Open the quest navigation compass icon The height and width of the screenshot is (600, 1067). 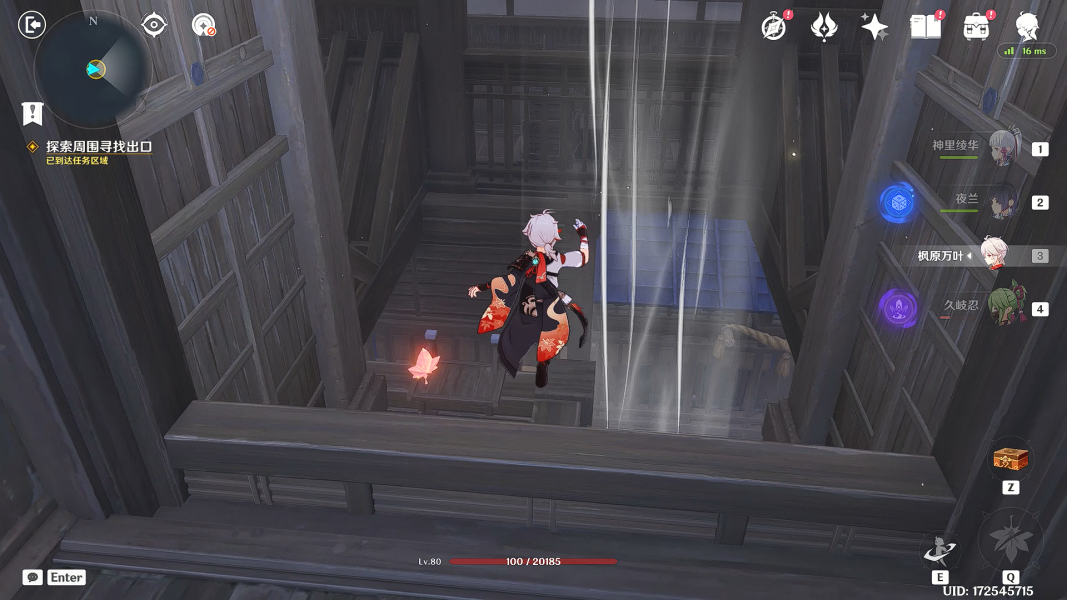pos(204,25)
